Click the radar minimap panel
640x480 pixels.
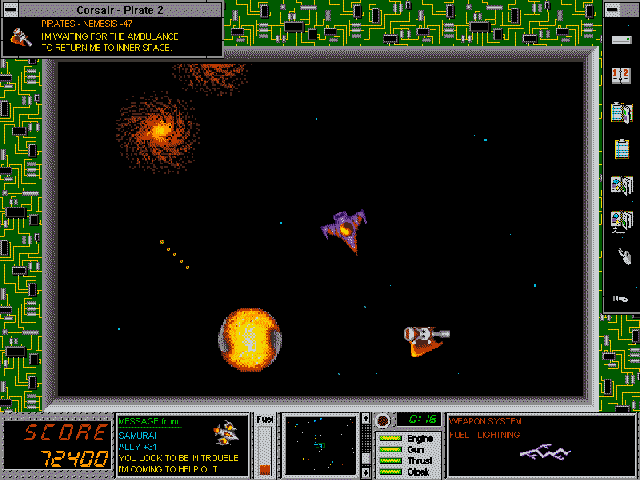click(x=321, y=442)
